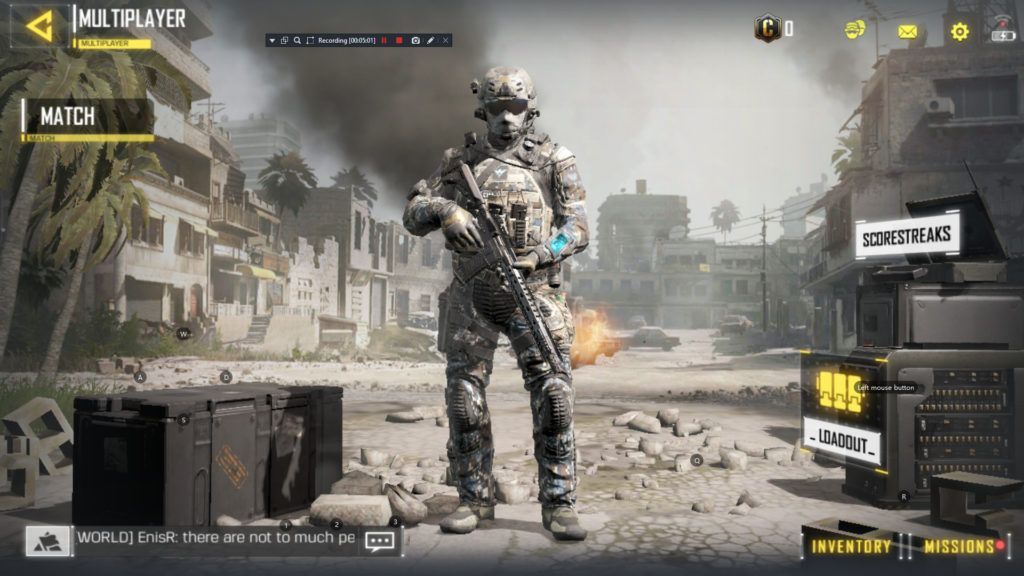Open the Inventory

click(x=851, y=546)
